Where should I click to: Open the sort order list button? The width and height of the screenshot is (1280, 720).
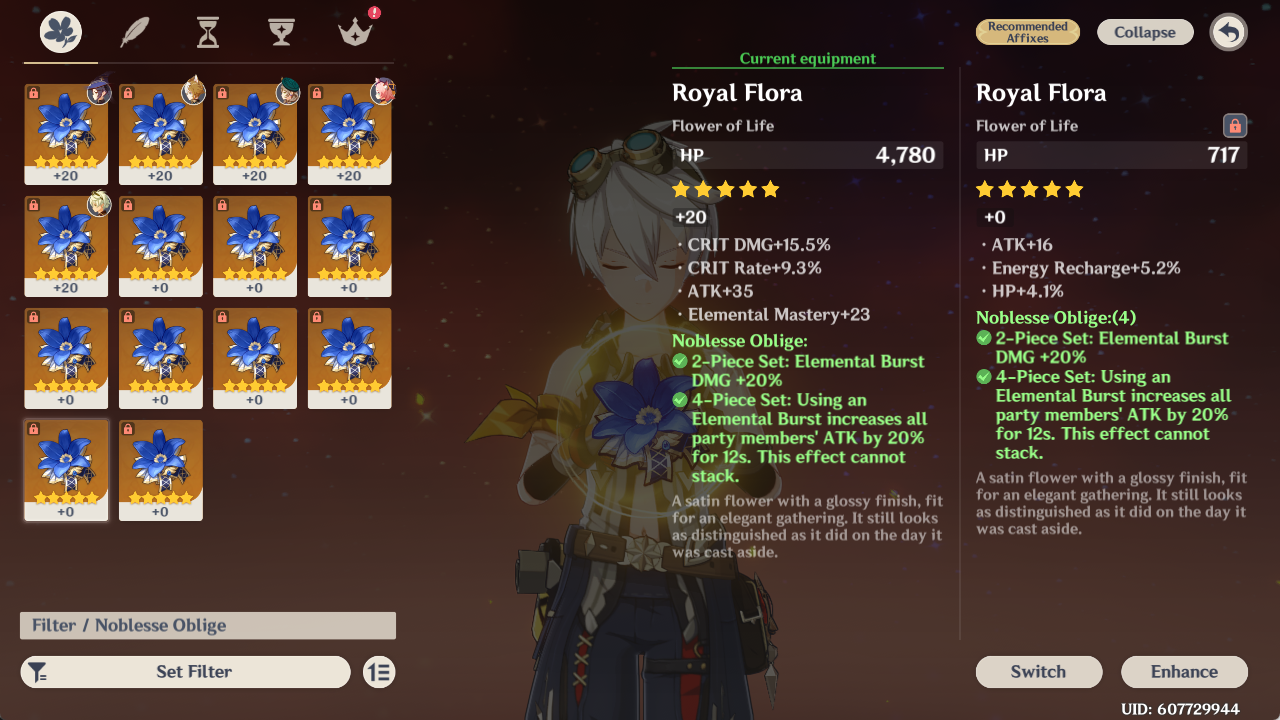point(379,672)
